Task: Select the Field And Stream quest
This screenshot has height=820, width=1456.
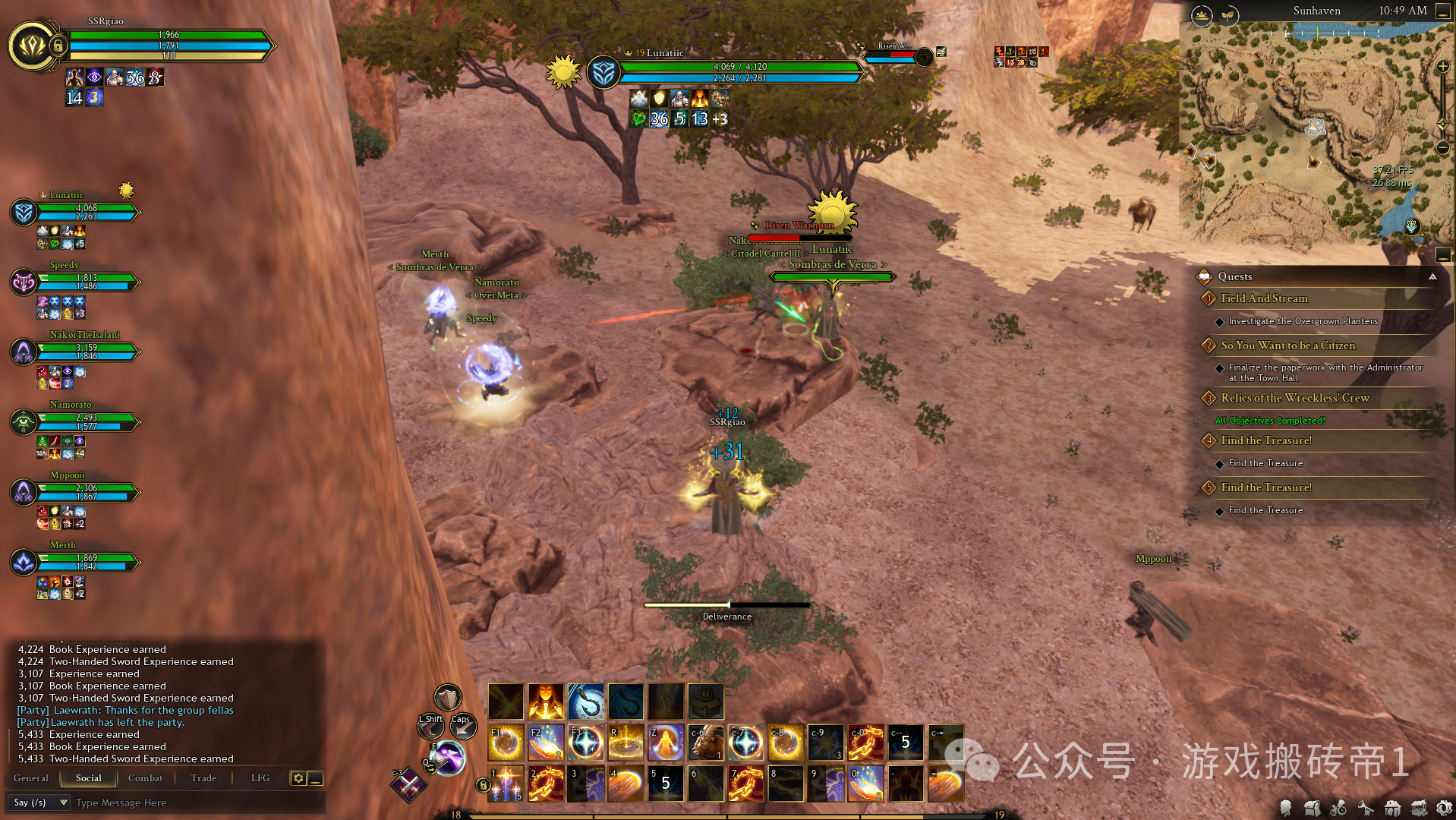Action: (1264, 298)
